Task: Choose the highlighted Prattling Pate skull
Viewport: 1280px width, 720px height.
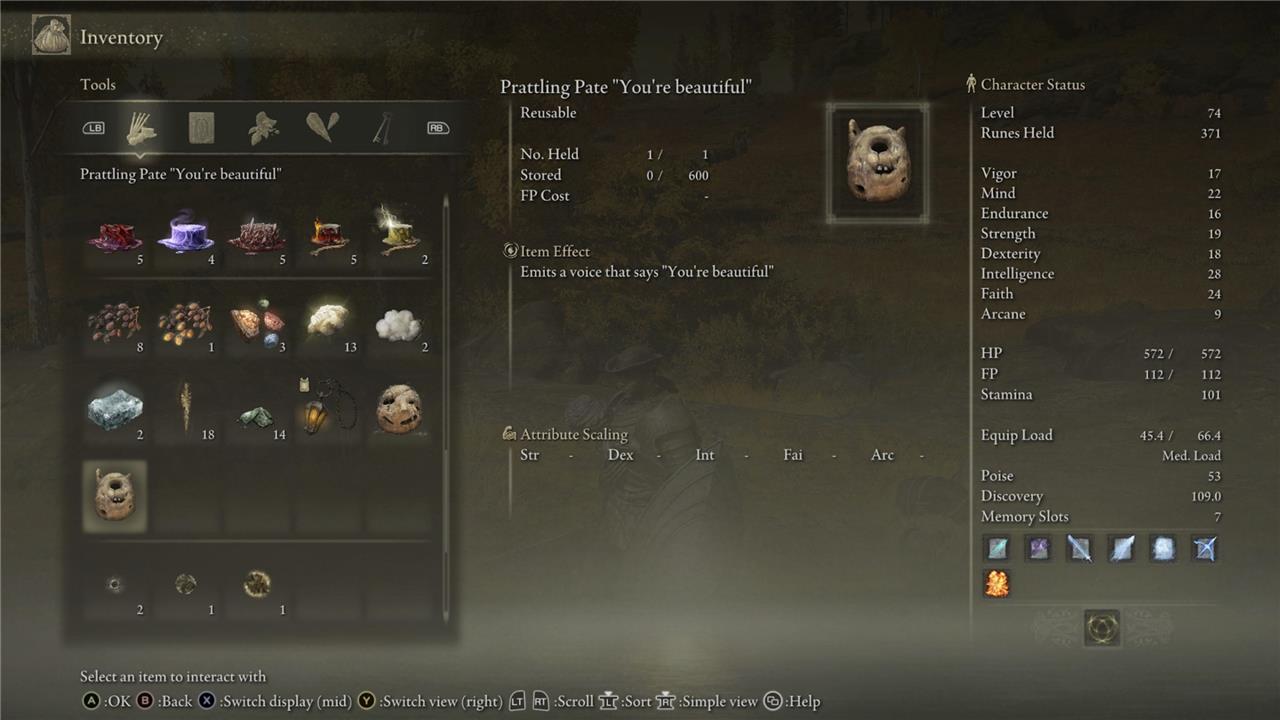Action: 114,497
